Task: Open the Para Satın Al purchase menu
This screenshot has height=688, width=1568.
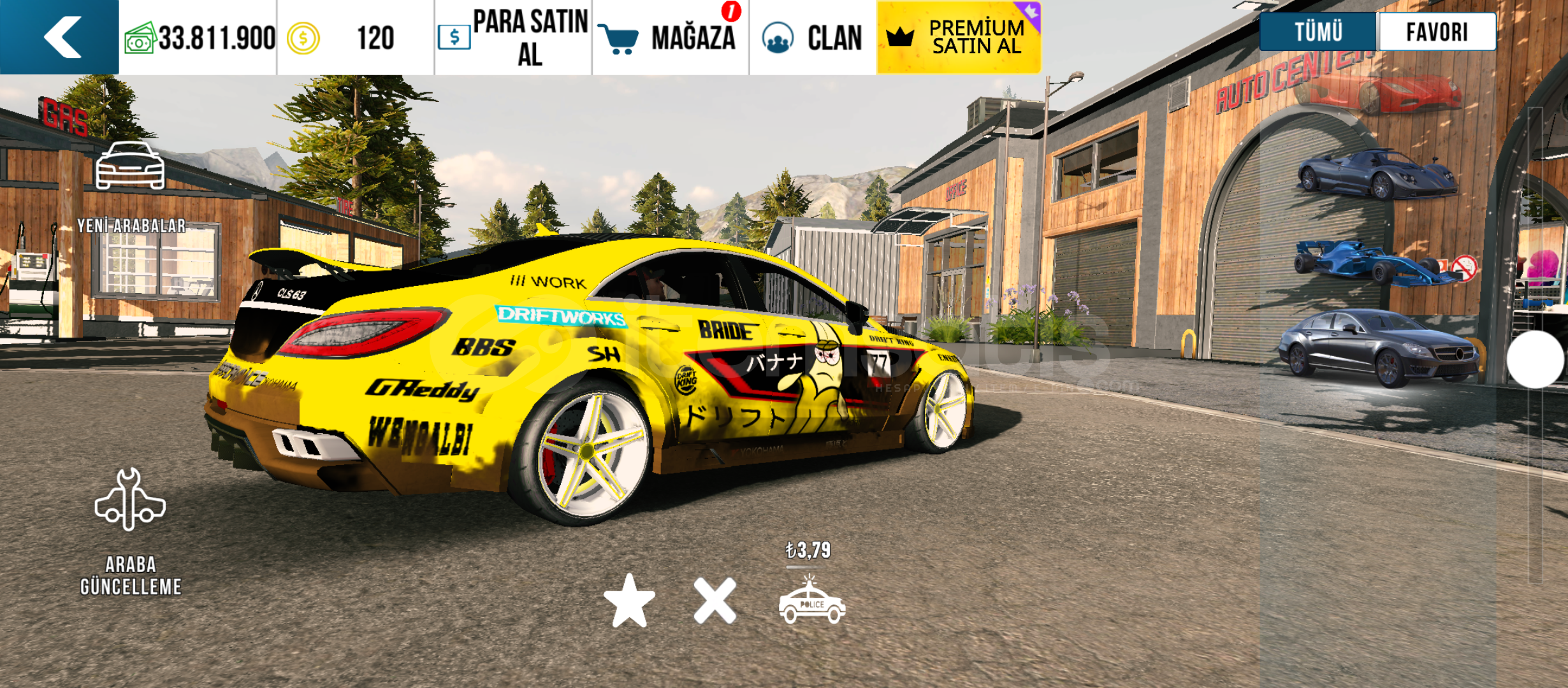Action: (x=514, y=37)
